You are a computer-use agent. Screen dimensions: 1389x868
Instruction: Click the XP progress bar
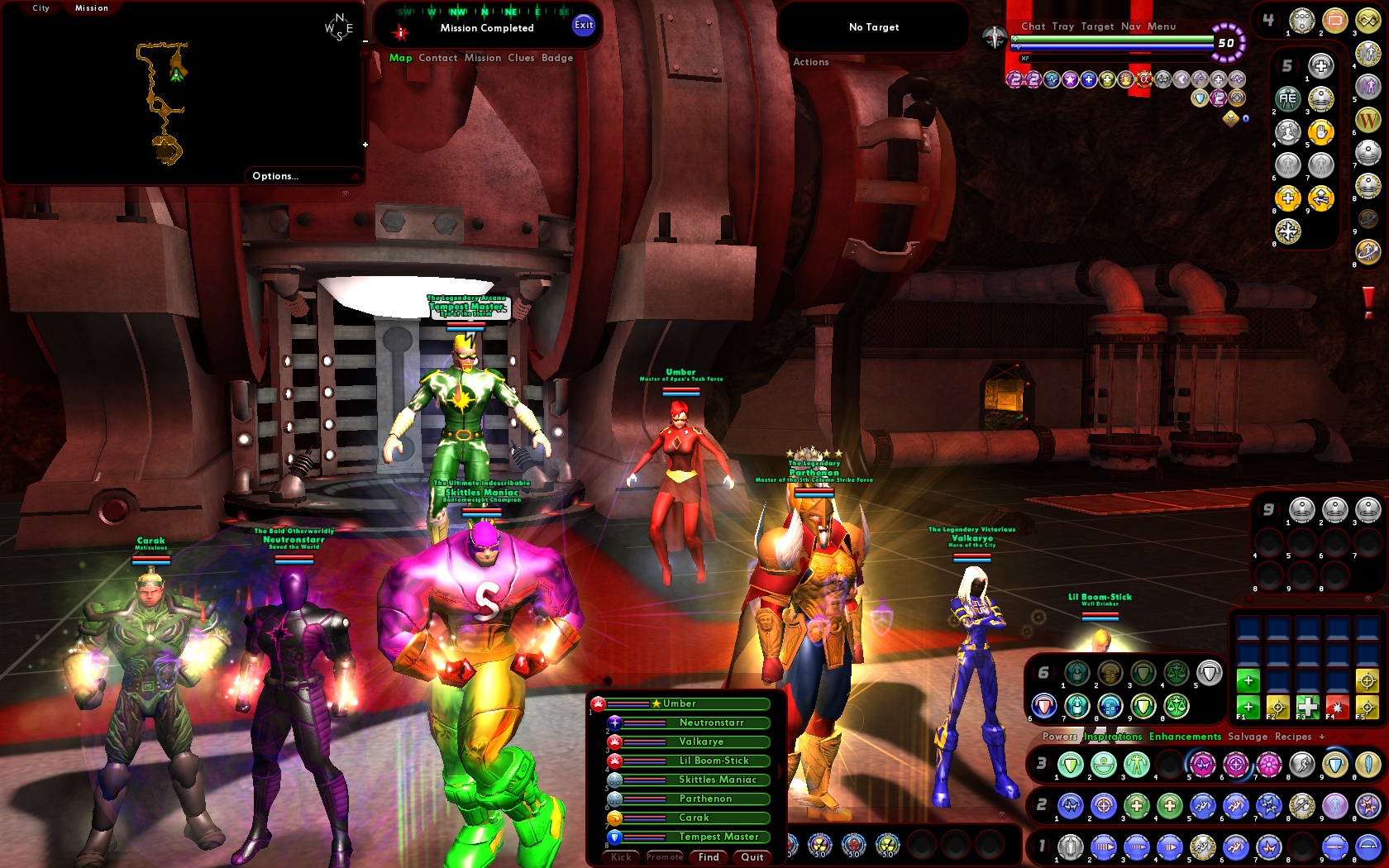point(1115,58)
